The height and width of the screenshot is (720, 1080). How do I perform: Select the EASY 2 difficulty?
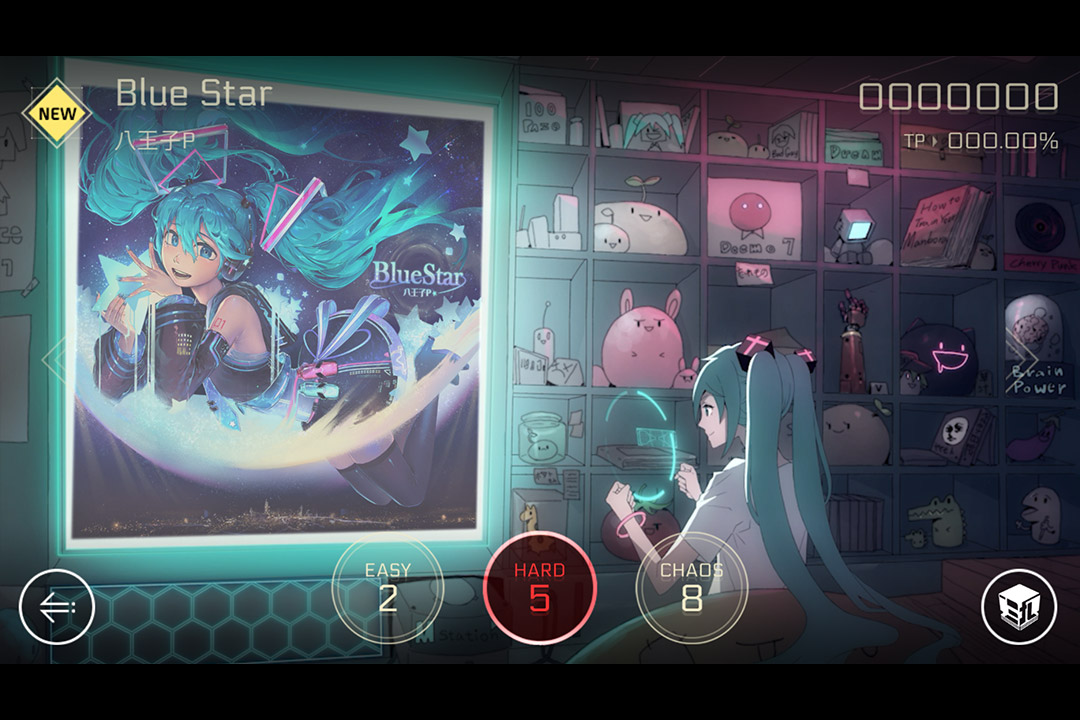387,588
